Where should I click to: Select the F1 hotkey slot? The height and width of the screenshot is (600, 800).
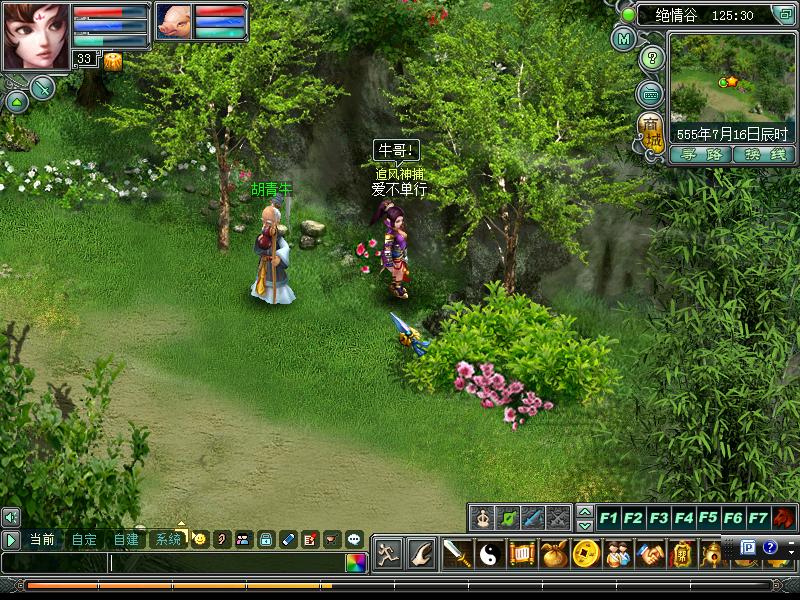(x=608, y=518)
